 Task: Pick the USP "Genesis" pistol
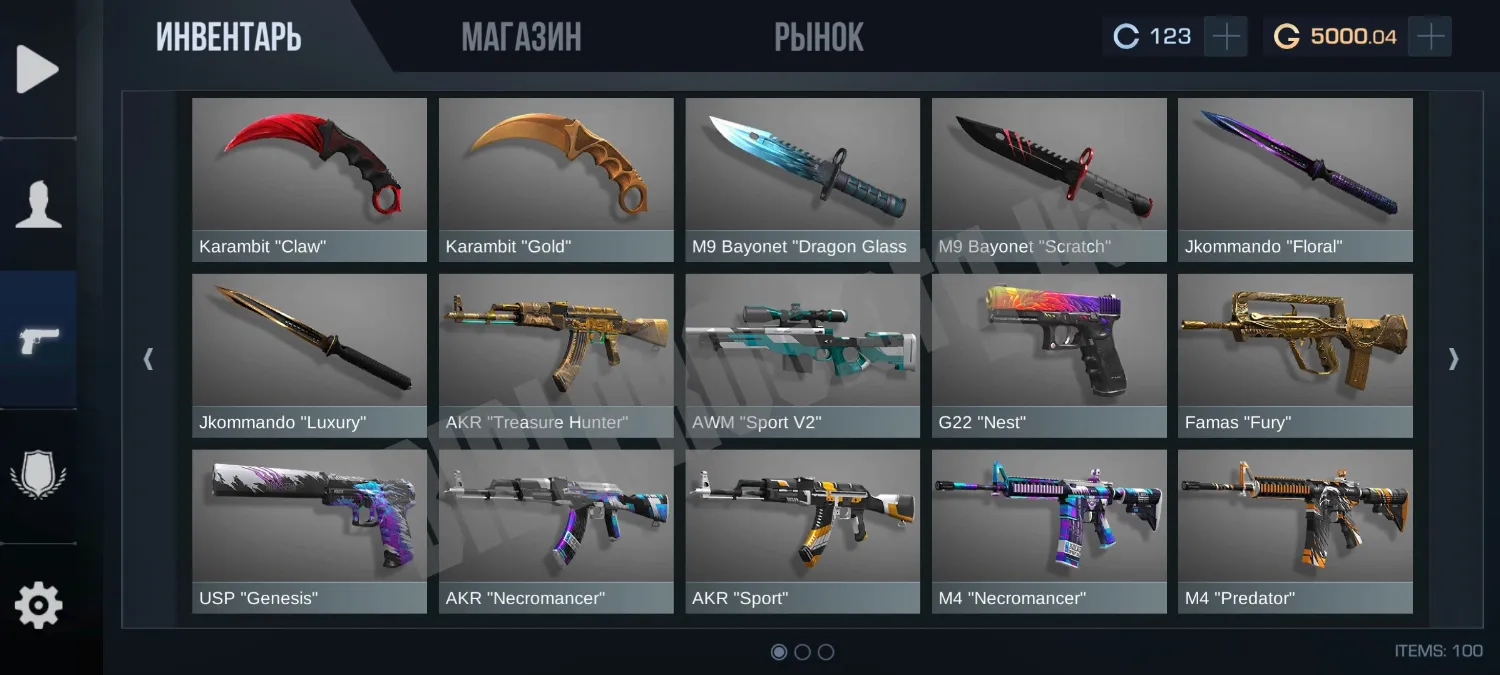pos(309,531)
